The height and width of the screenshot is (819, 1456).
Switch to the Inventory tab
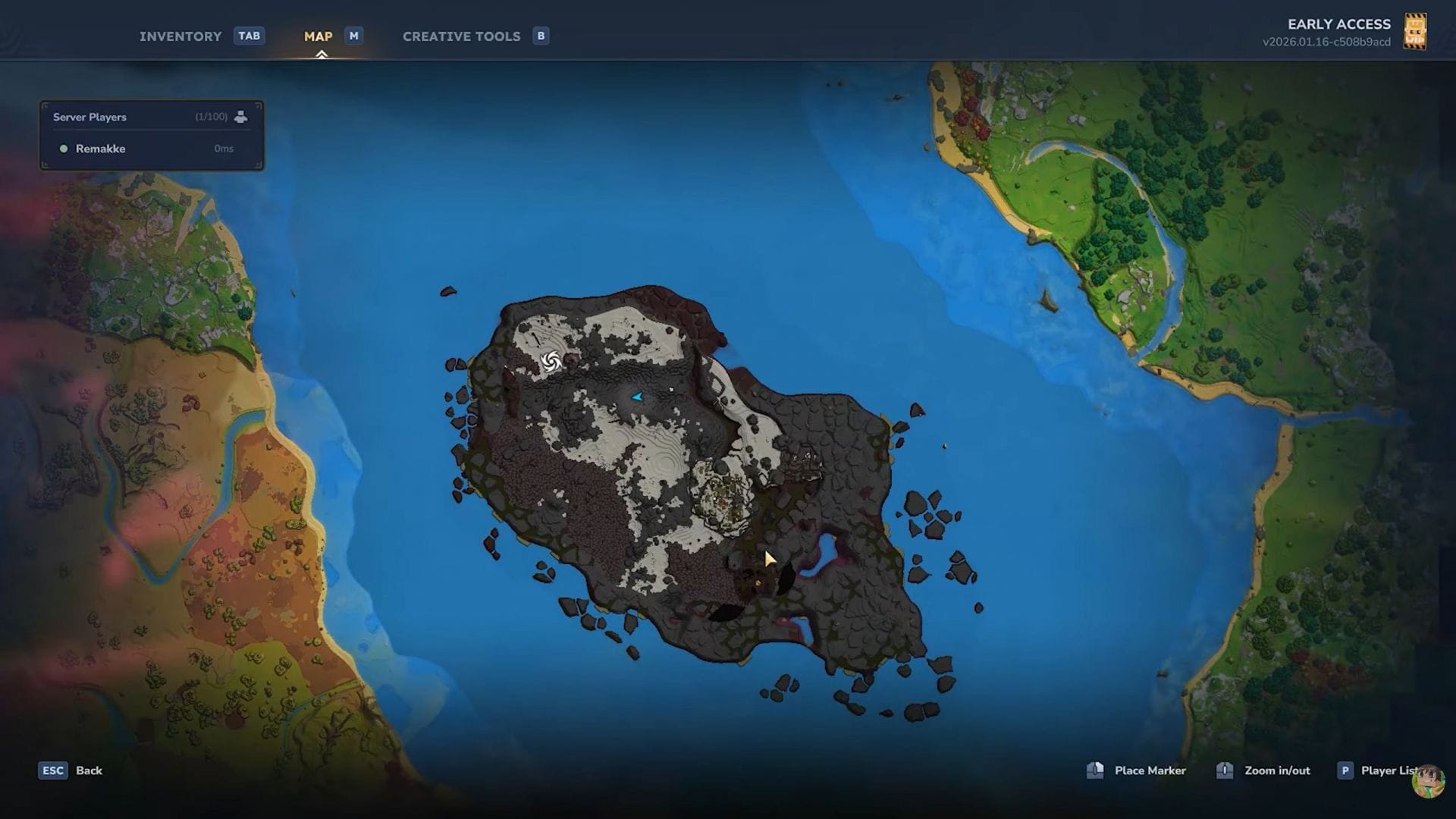pos(180,36)
